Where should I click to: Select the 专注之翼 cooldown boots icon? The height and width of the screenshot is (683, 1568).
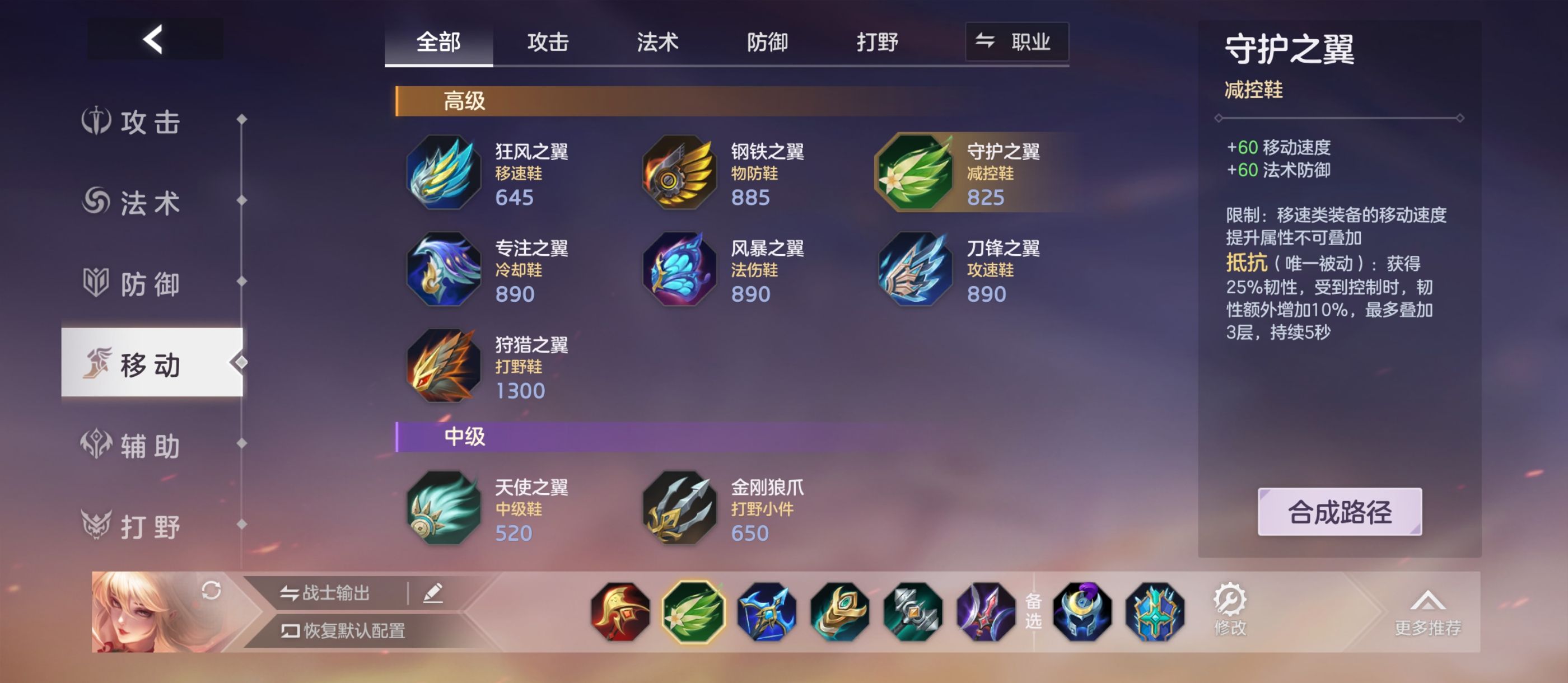click(x=444, y=270)
